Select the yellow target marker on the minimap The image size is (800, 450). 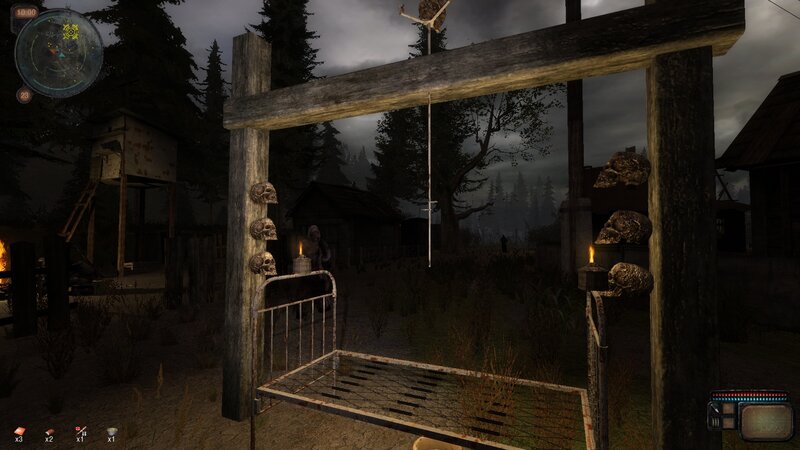point(71,31)
